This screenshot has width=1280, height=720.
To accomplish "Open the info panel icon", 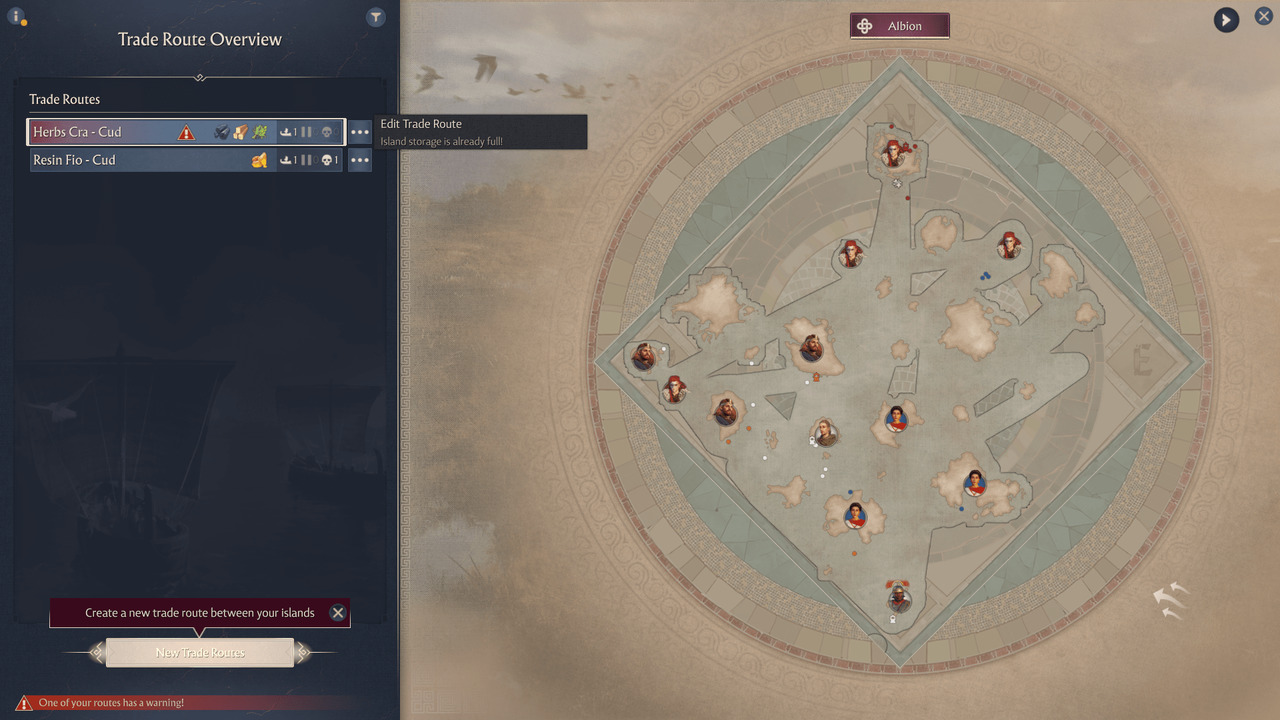I will coord(16,17).
